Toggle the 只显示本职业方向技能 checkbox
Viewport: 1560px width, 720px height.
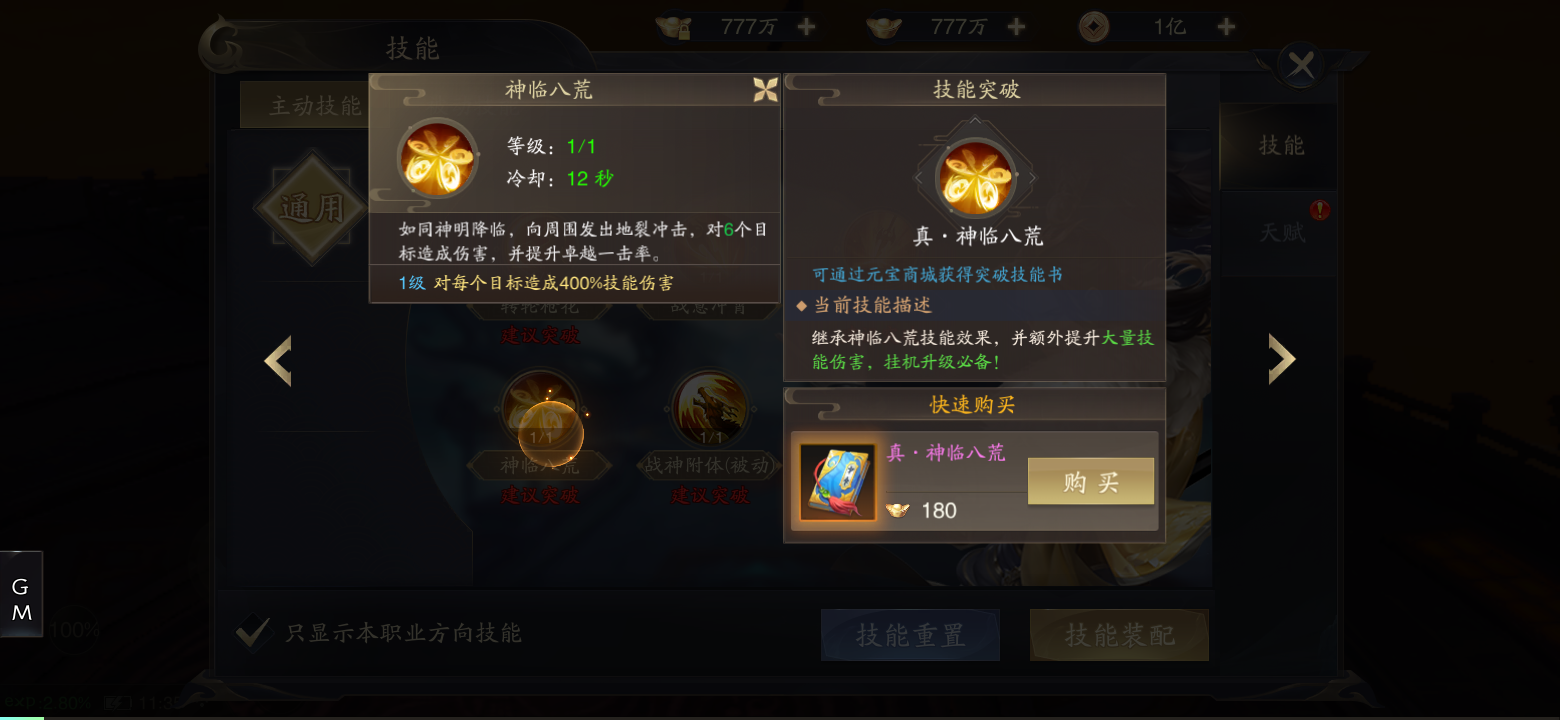tap(254, 634)
